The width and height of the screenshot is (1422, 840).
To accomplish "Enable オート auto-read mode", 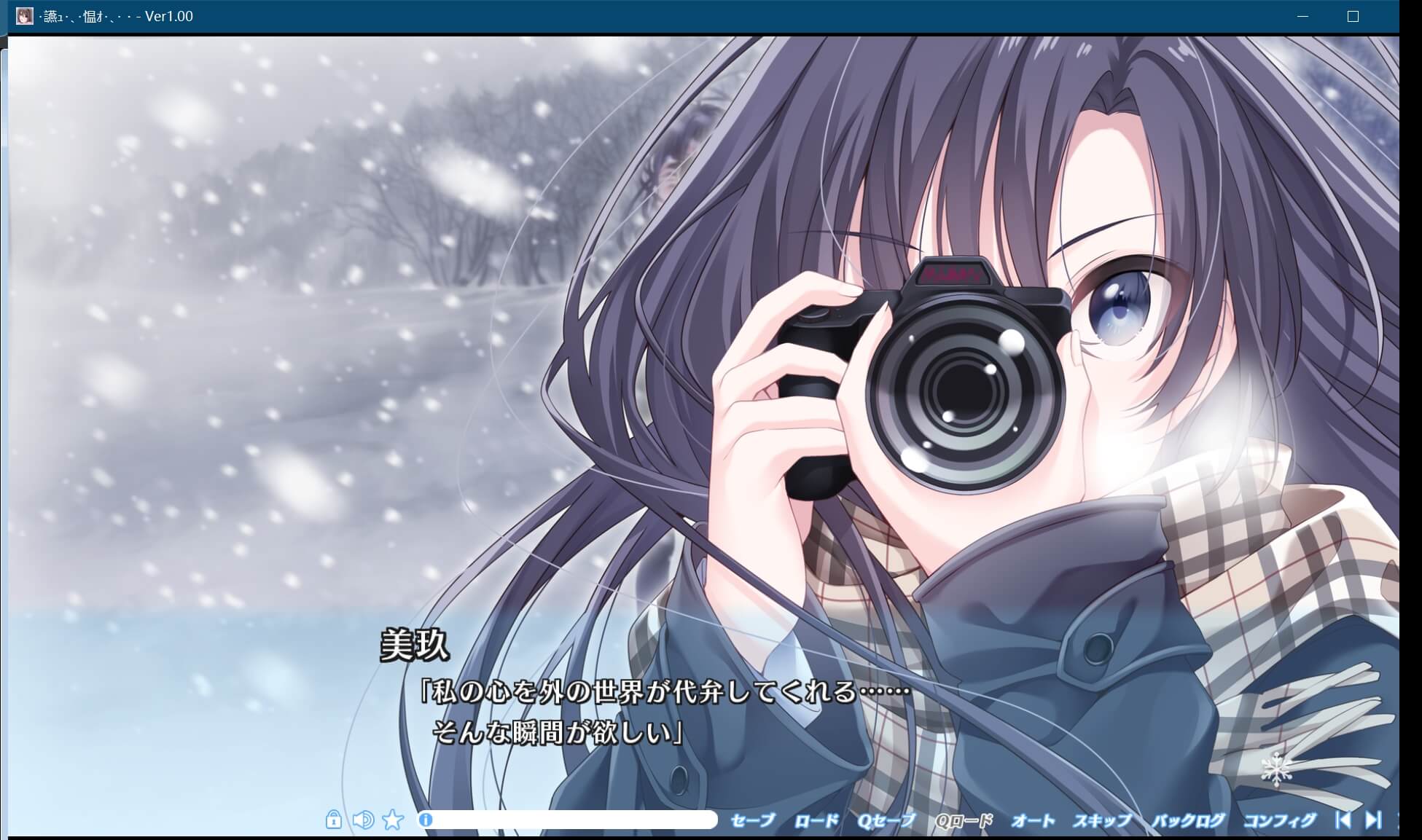I will [1033, 819].
